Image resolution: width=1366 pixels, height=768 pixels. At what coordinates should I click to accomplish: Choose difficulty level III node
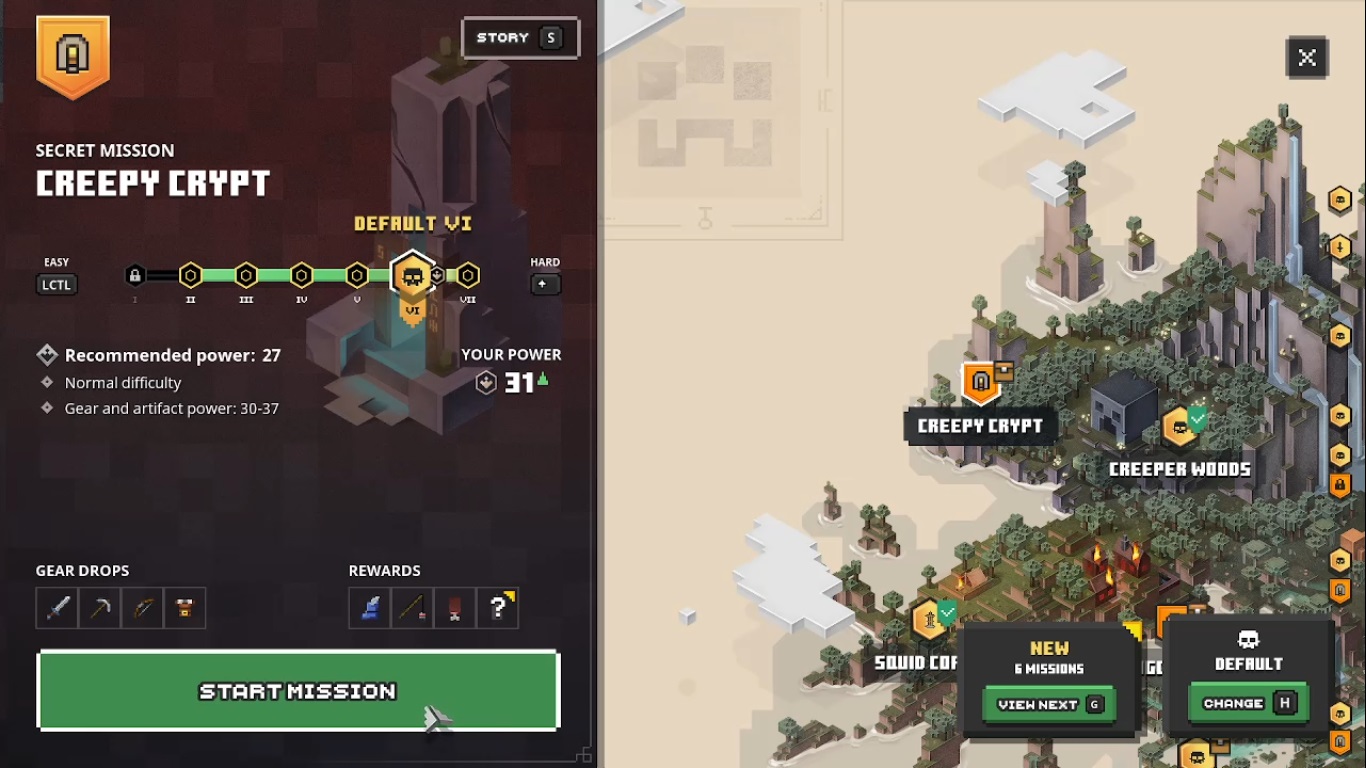tap(246, 275)
